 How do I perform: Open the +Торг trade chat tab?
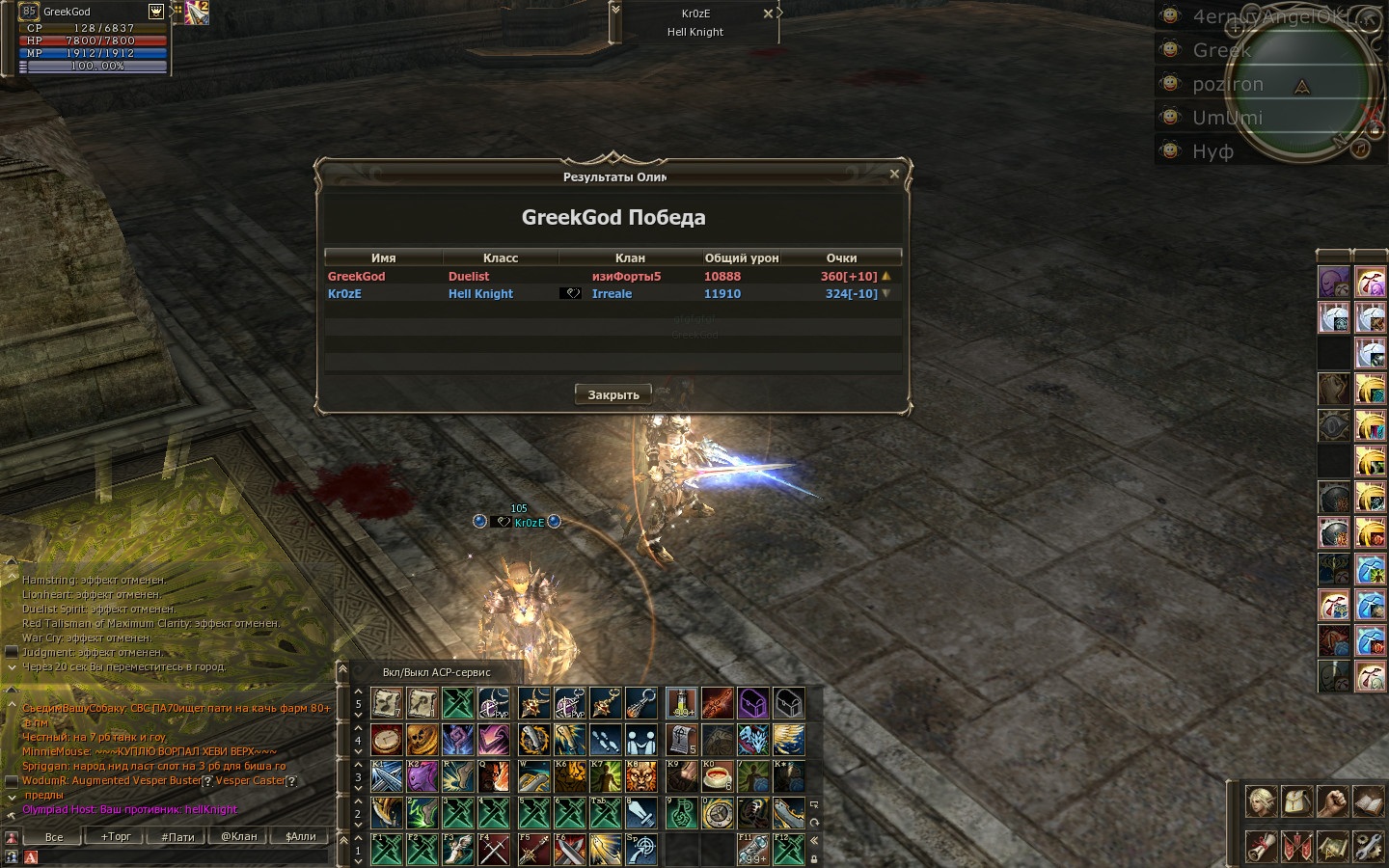tap(116, 837)
